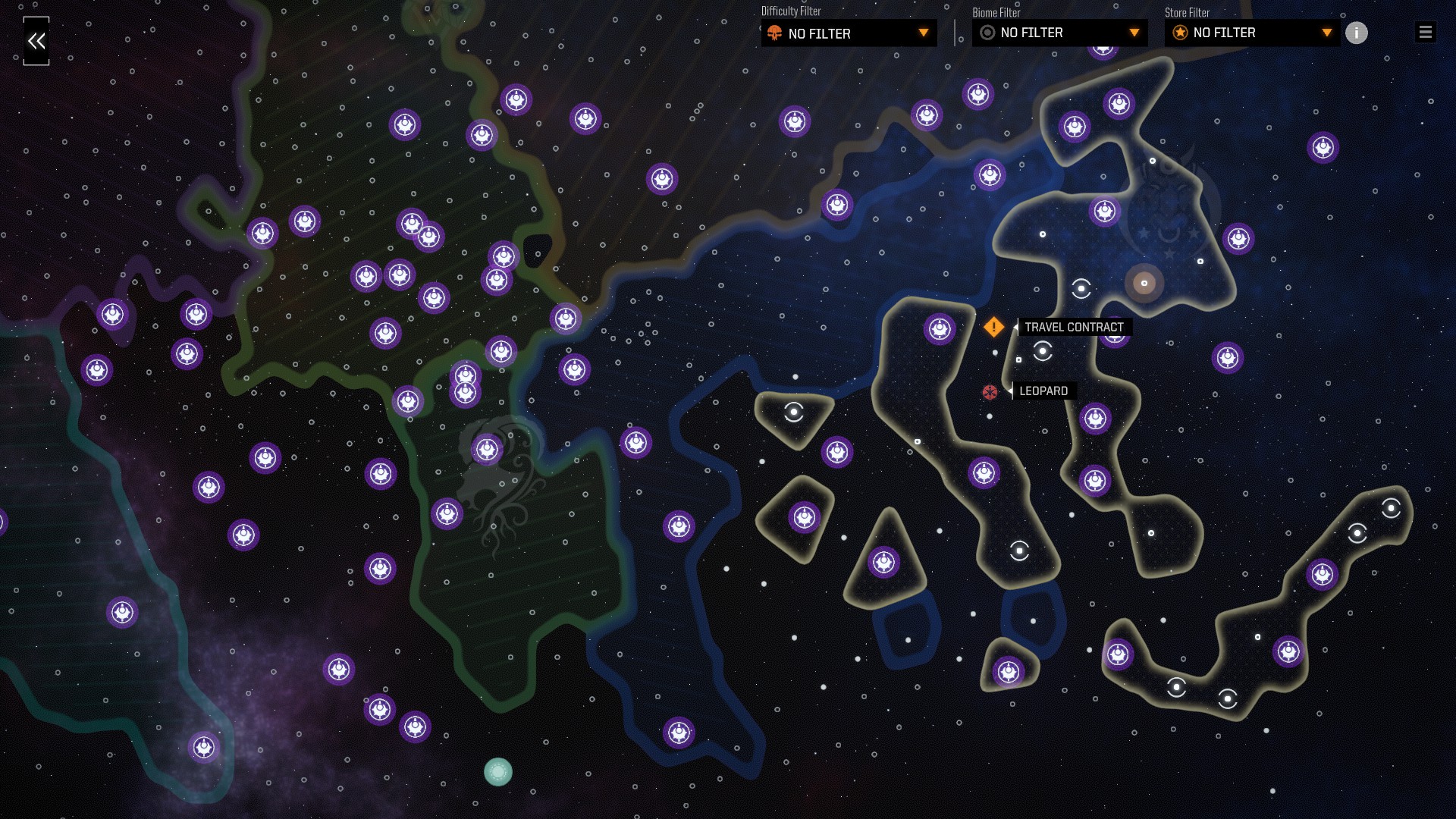Open the Difficulty Filter dropdown

(924, 33)
